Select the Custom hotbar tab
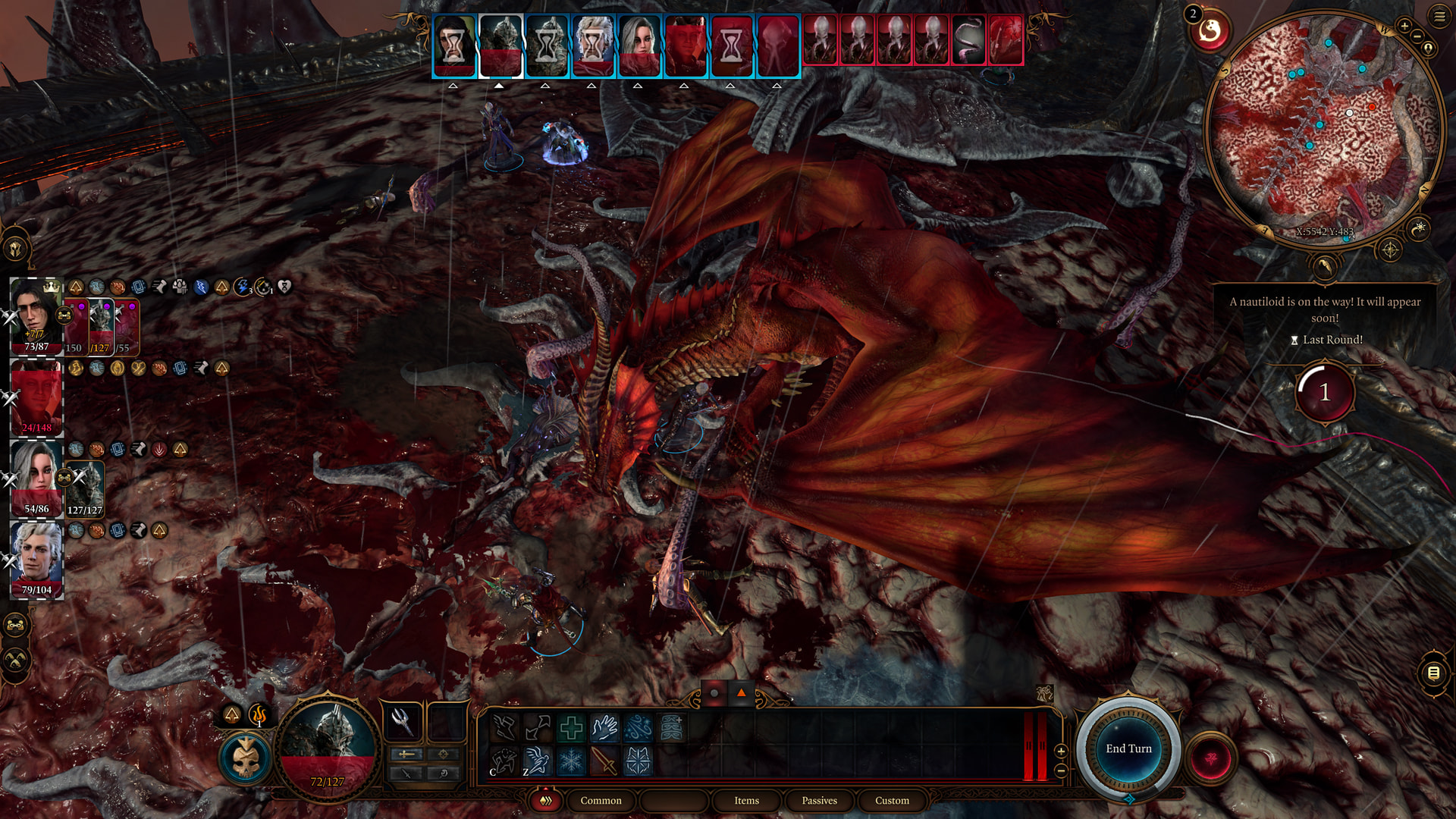This screenshot has height=819, width=1456. [892, 801]
